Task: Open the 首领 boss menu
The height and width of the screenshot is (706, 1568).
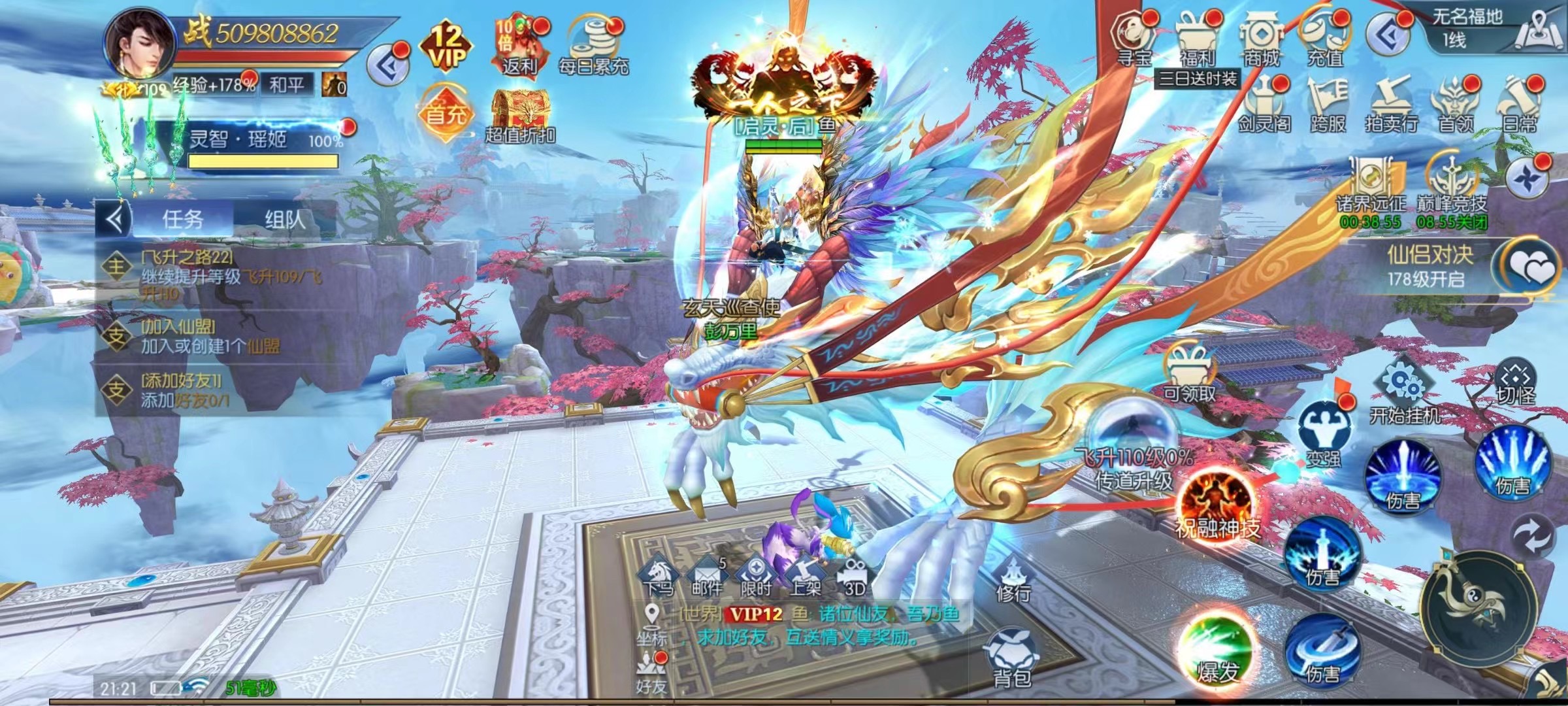Action: point(1456,105)
